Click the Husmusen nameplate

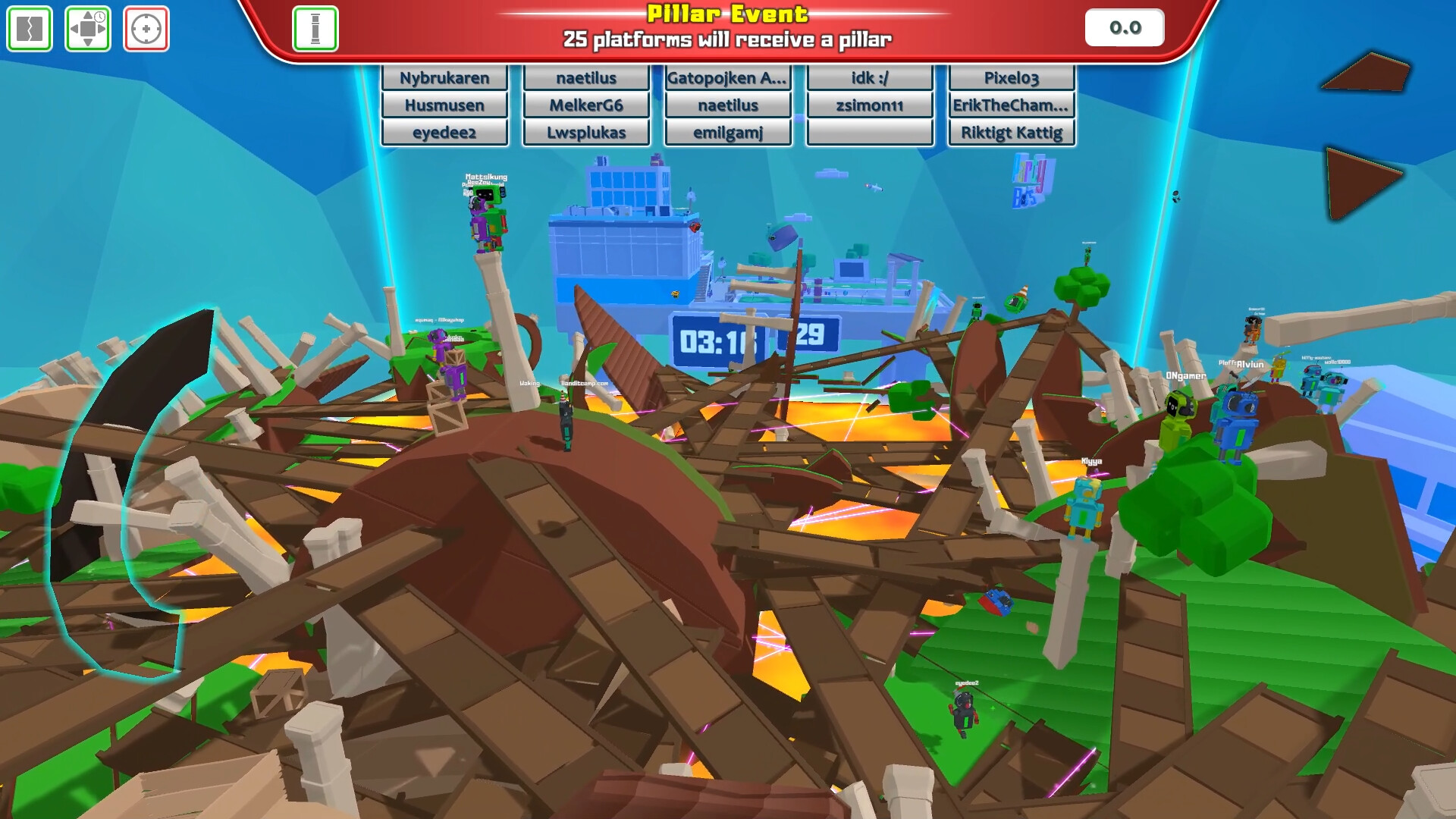[x=444, y=105]
